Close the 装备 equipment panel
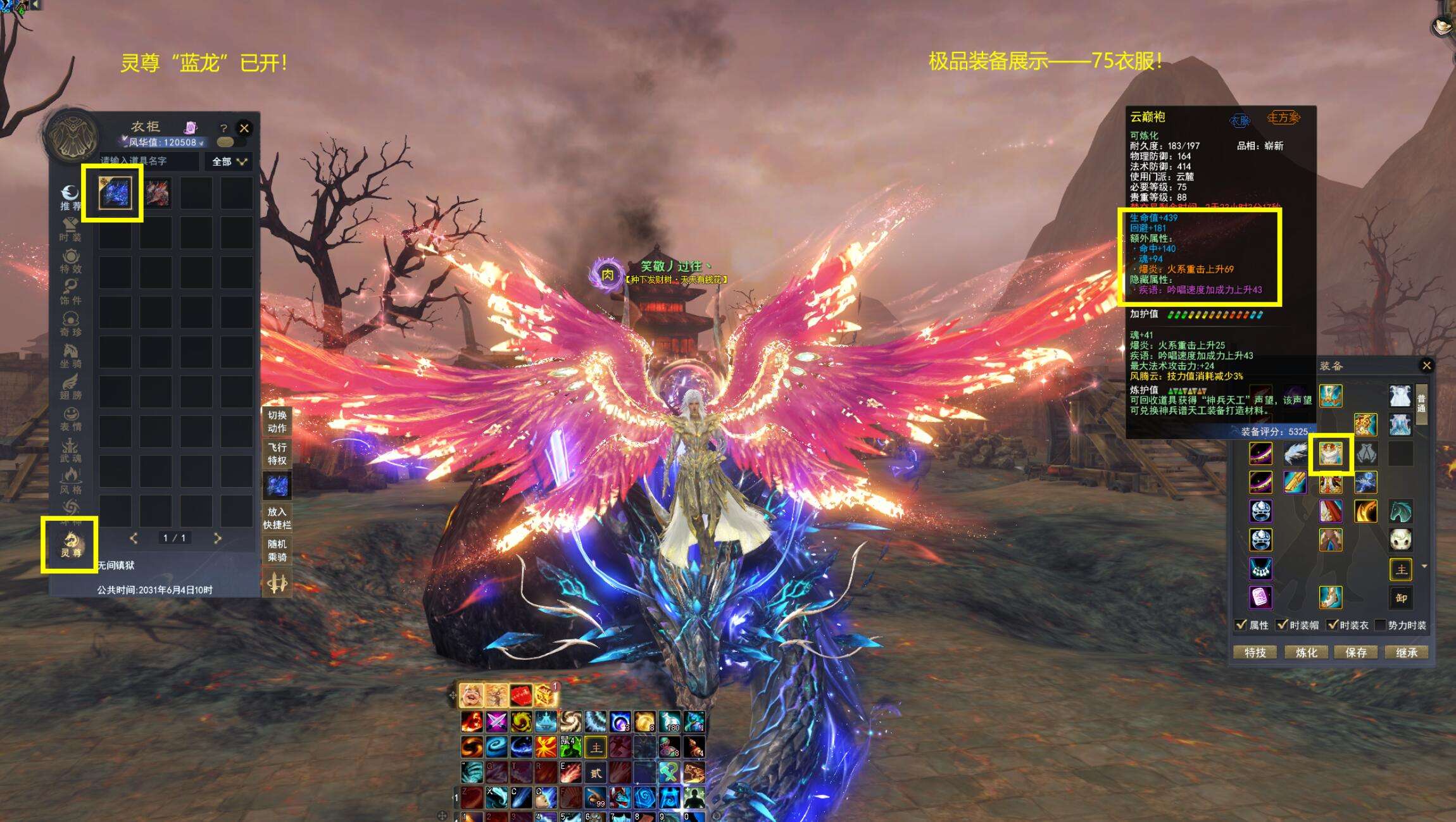 [1426, 365]
